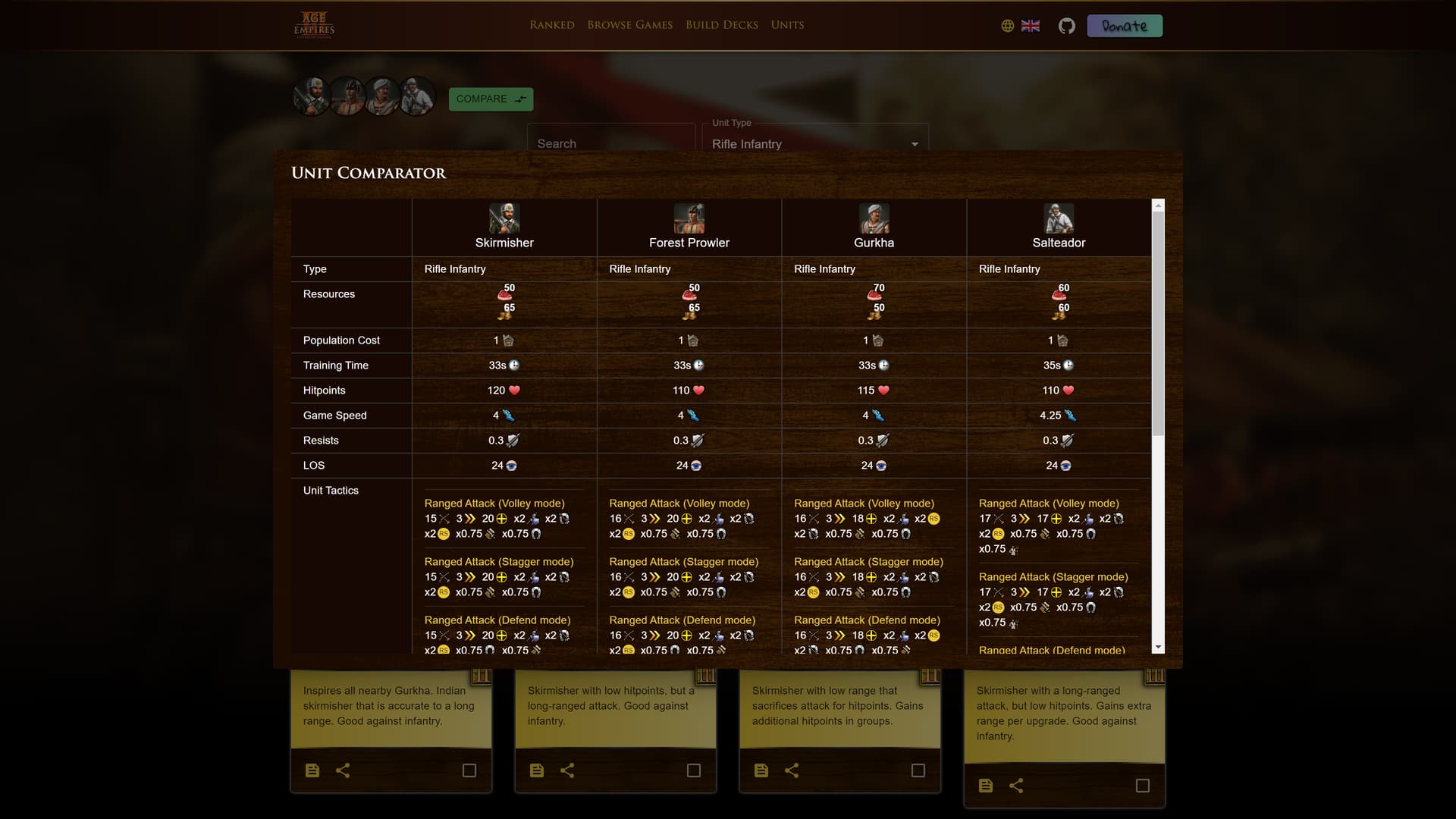The image size is (1456, 819).
Task: Share the Forest Prowler unit card
Action: 568,770
